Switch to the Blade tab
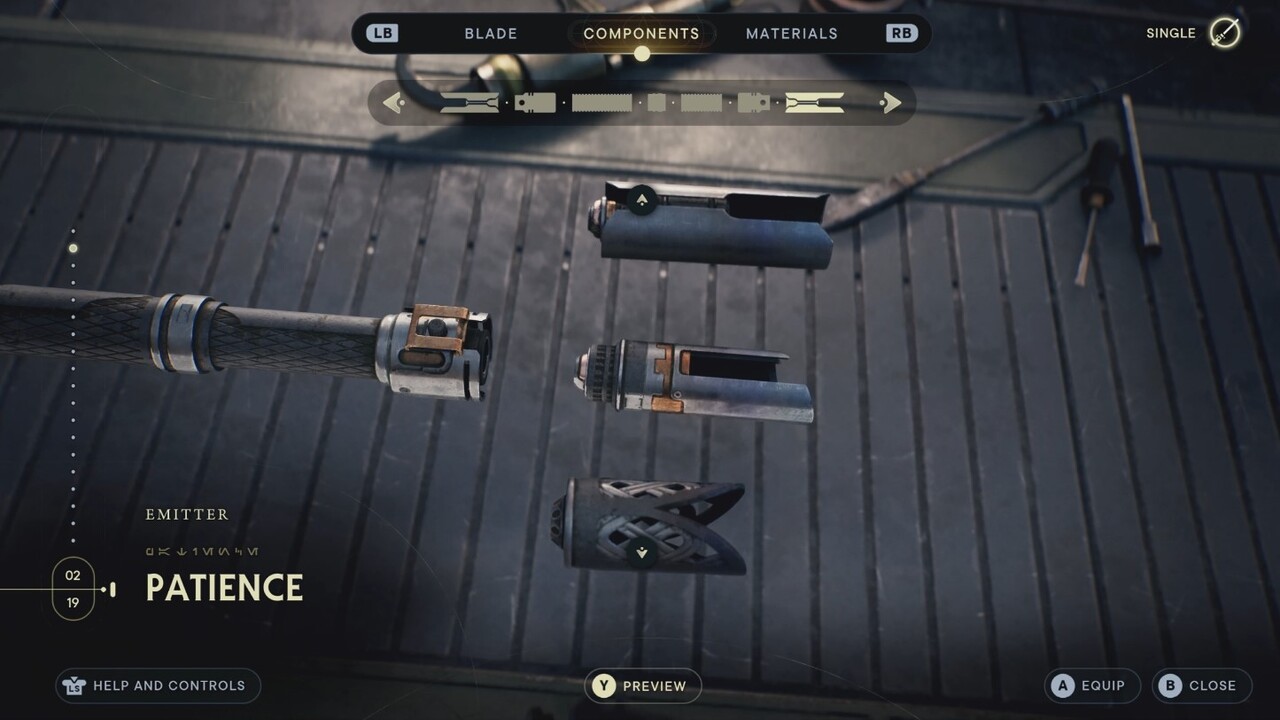Image resolution: width=1280 pixels, height=720 pixels. pos(491,33)
